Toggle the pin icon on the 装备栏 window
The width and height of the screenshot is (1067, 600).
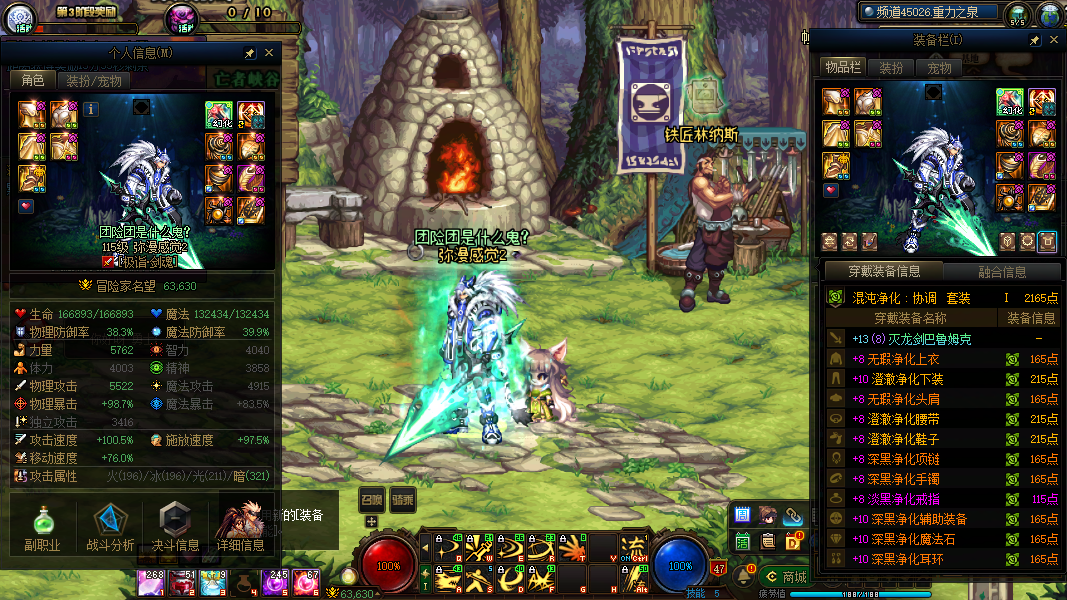click(x=1035, y=40)
